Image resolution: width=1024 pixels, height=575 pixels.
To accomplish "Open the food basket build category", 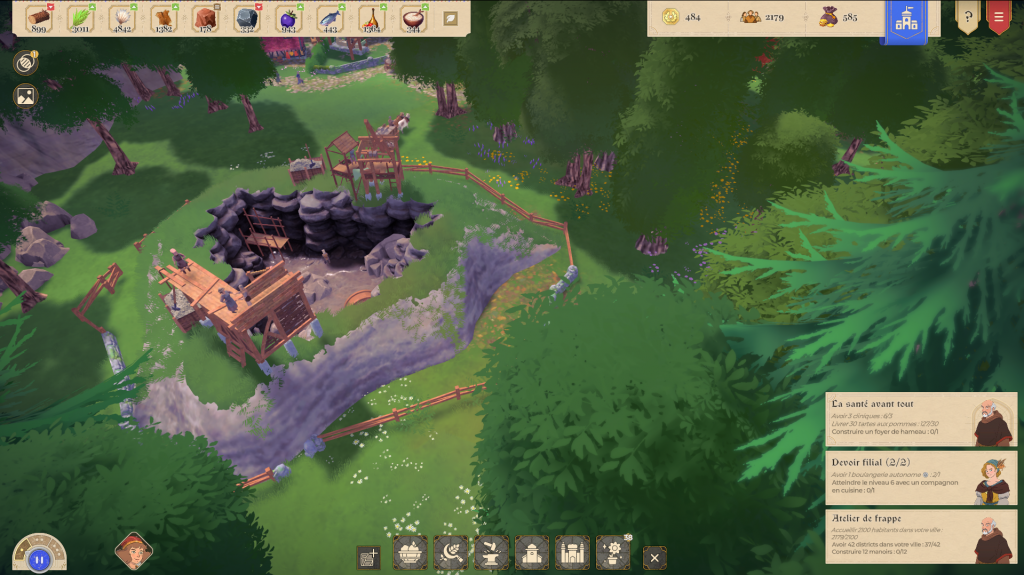I will [x=410, y=553].
